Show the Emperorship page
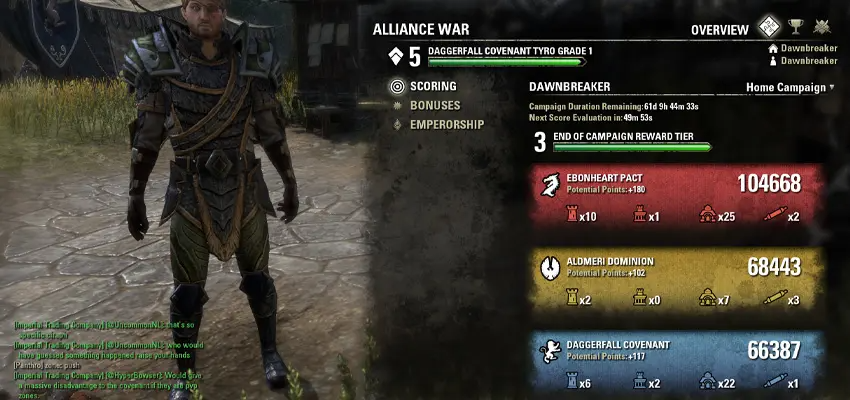 point(446,125)
